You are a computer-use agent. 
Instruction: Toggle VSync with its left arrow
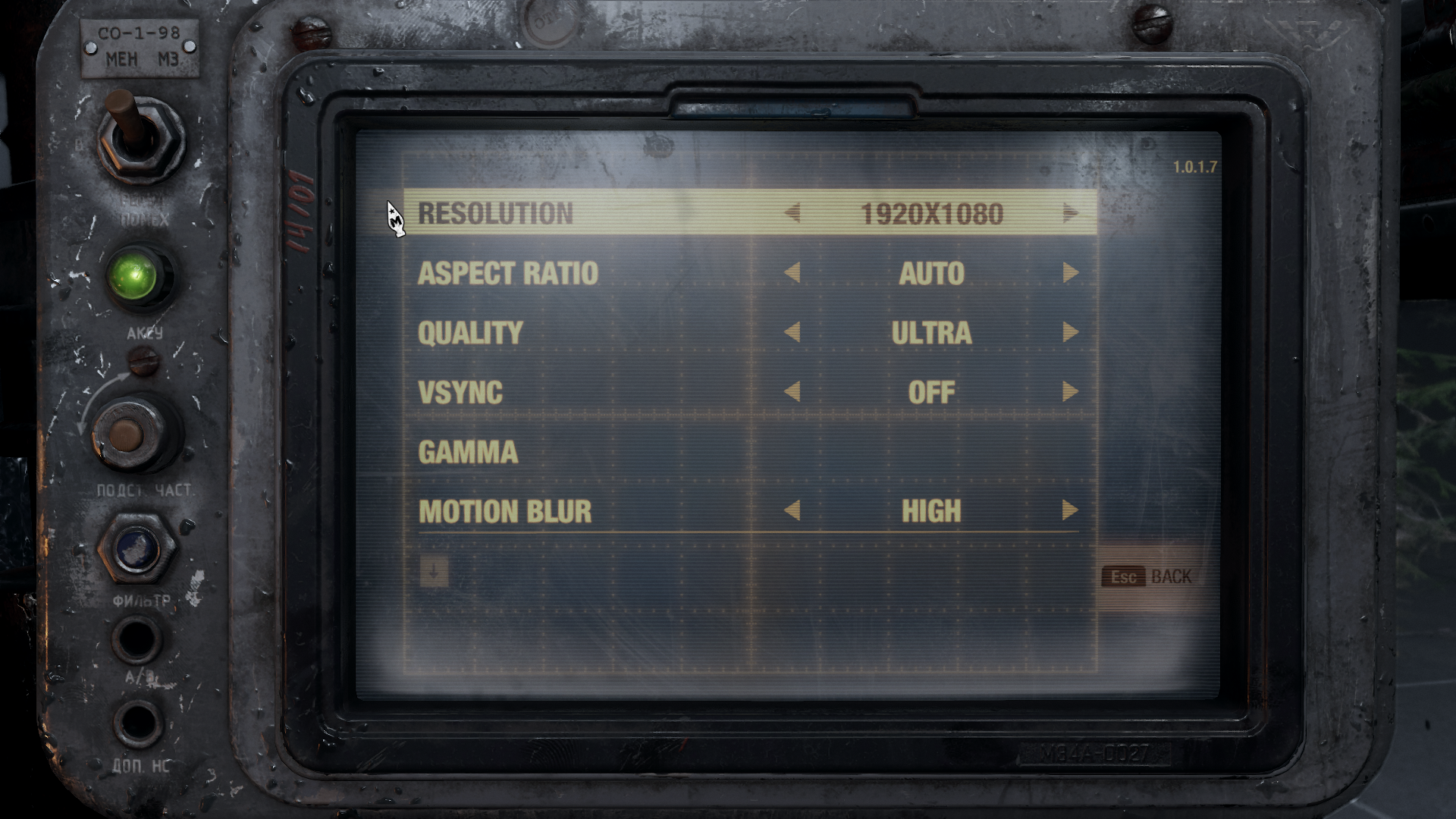(x=792, y=392)
